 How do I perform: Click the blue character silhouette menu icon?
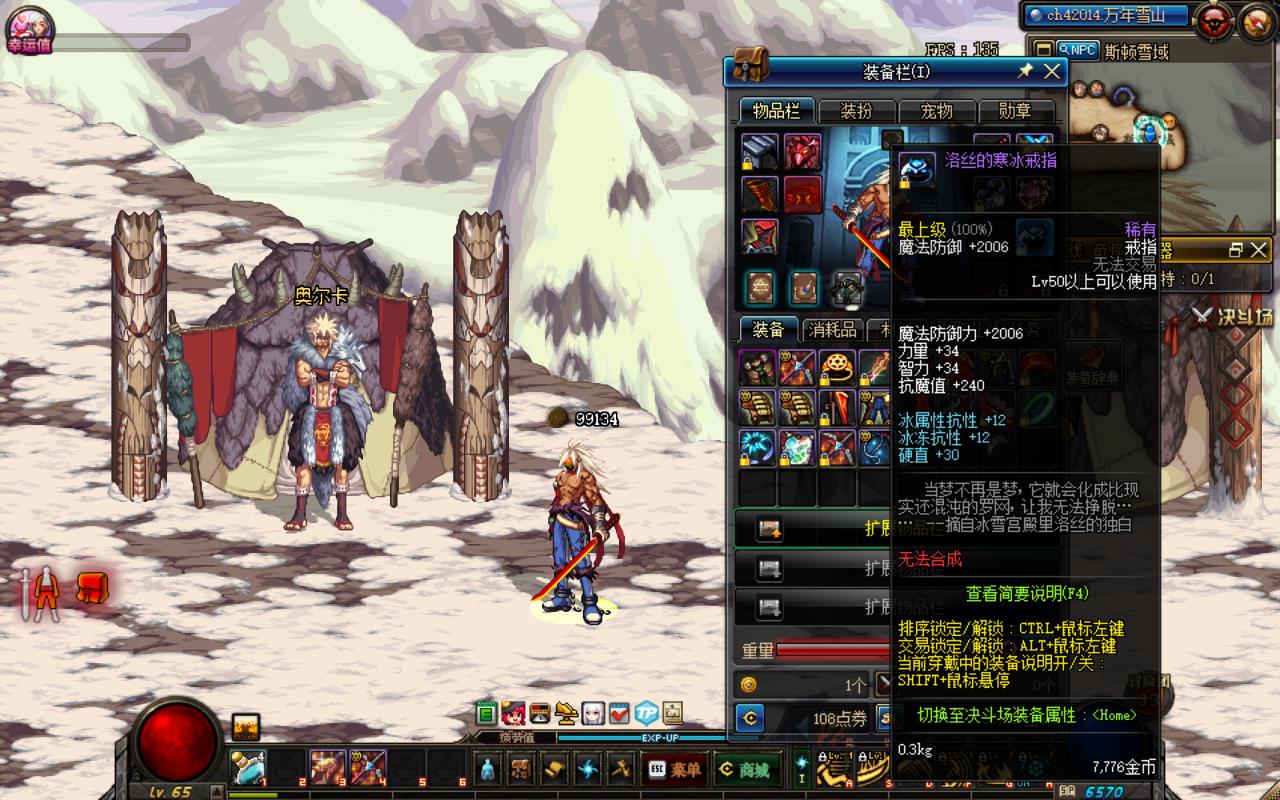point(487,769)
